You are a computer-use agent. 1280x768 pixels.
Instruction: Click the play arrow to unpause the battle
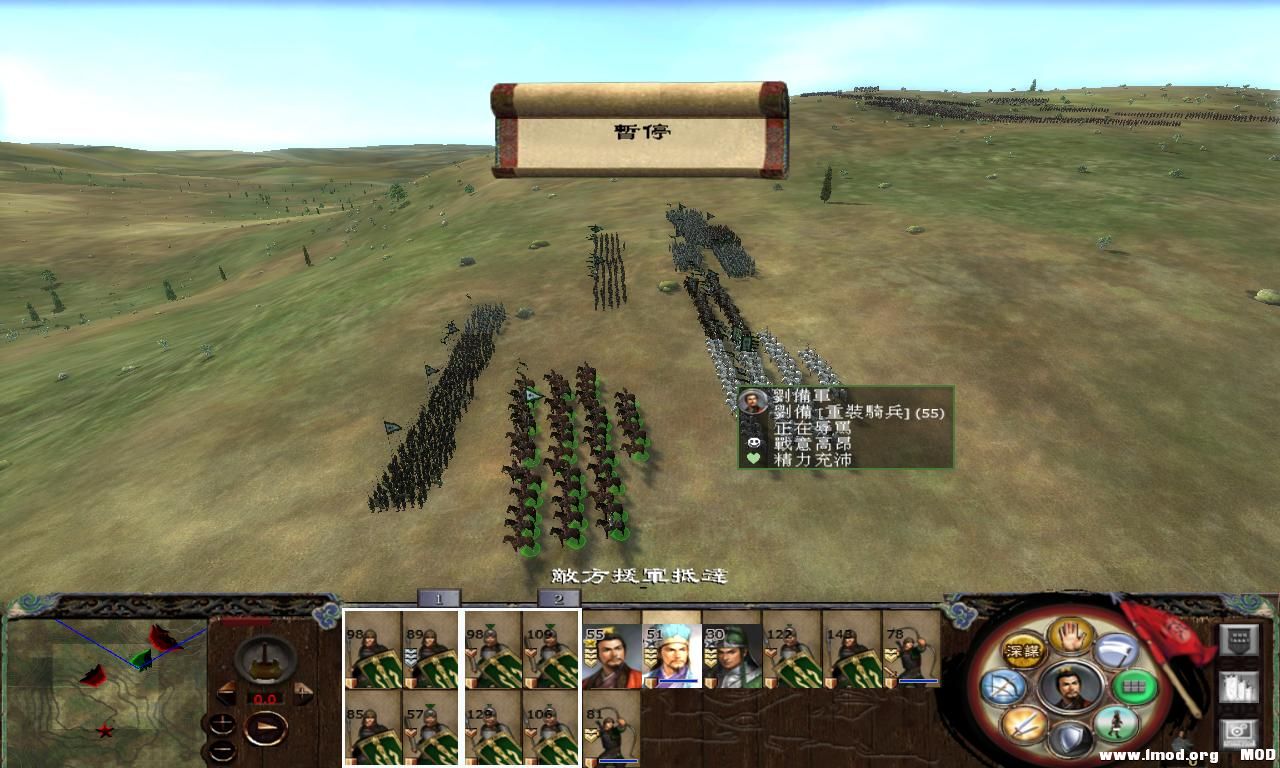pos(265,727)
